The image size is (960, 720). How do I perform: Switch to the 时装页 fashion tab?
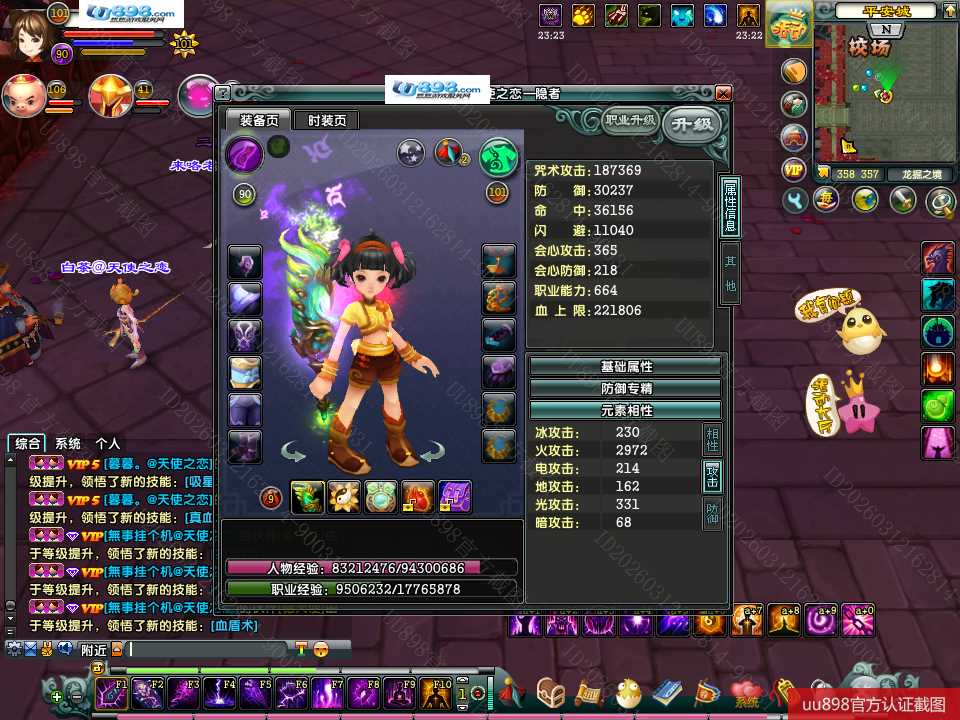[x=327, y=120]
